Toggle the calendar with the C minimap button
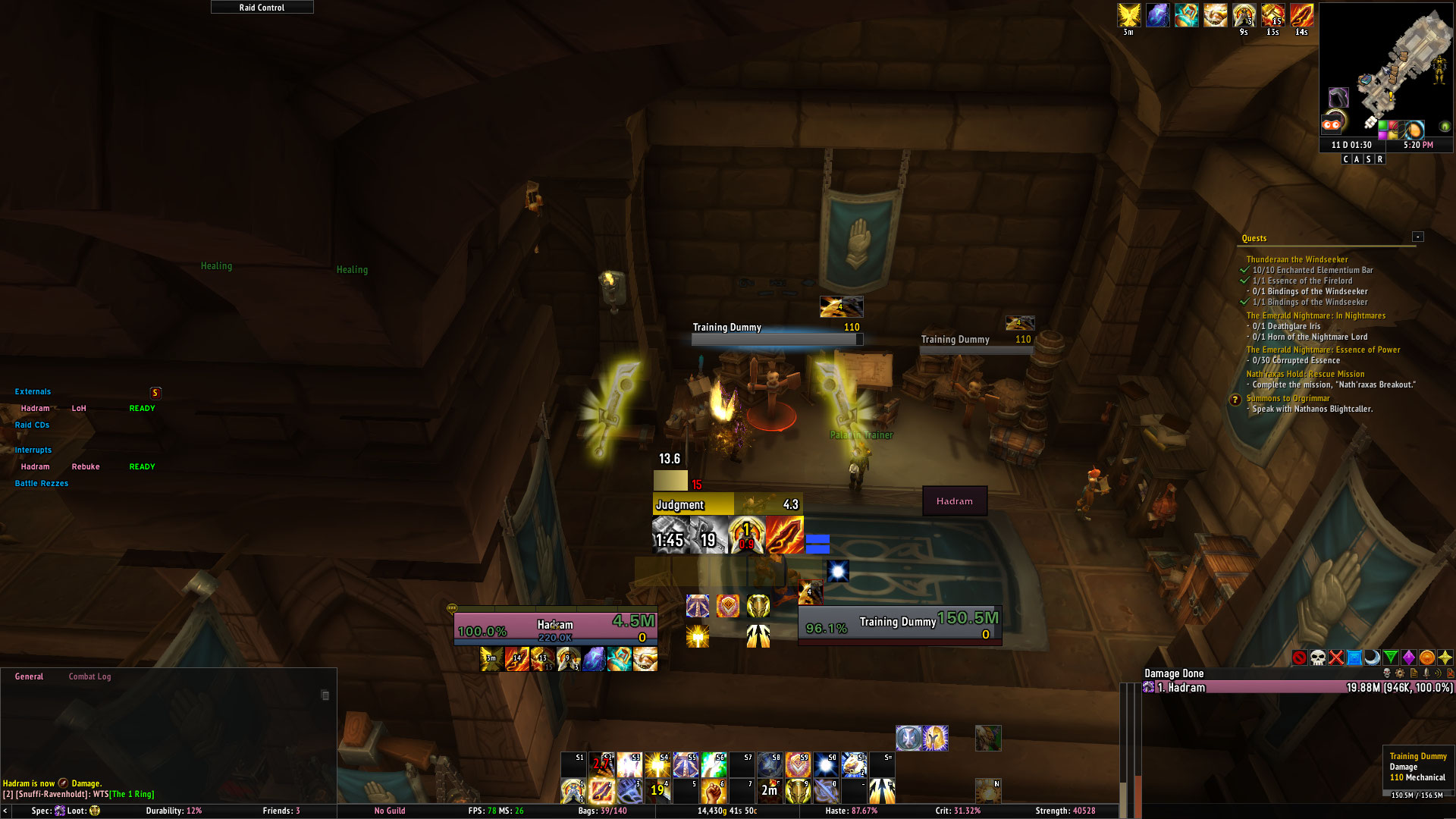The image size is (1456, 819). 1346,159
